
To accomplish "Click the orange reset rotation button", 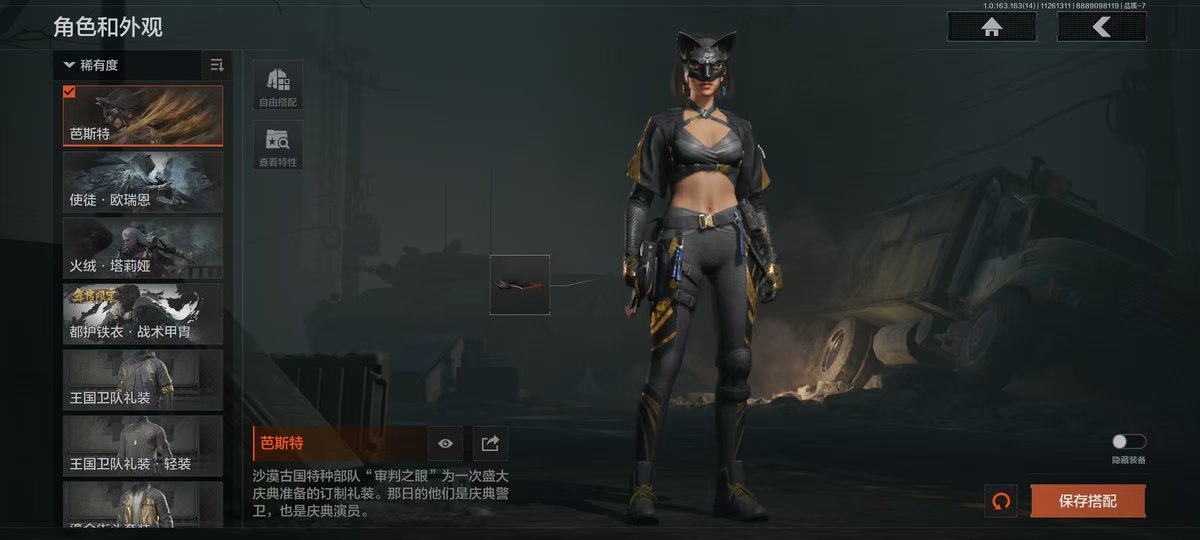I will tap(1000, 501).
